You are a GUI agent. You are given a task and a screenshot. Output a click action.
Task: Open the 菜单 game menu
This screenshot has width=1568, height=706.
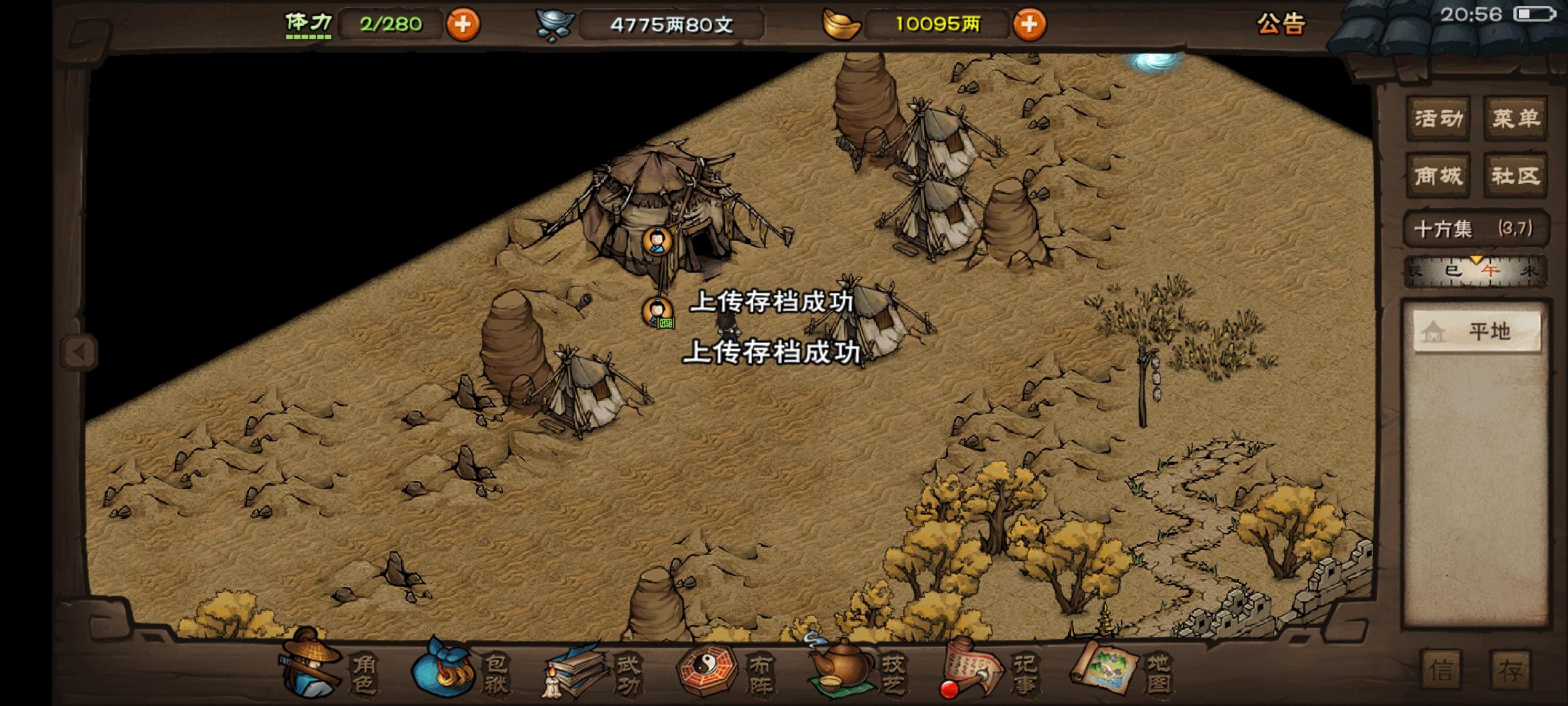point(1516,118)
